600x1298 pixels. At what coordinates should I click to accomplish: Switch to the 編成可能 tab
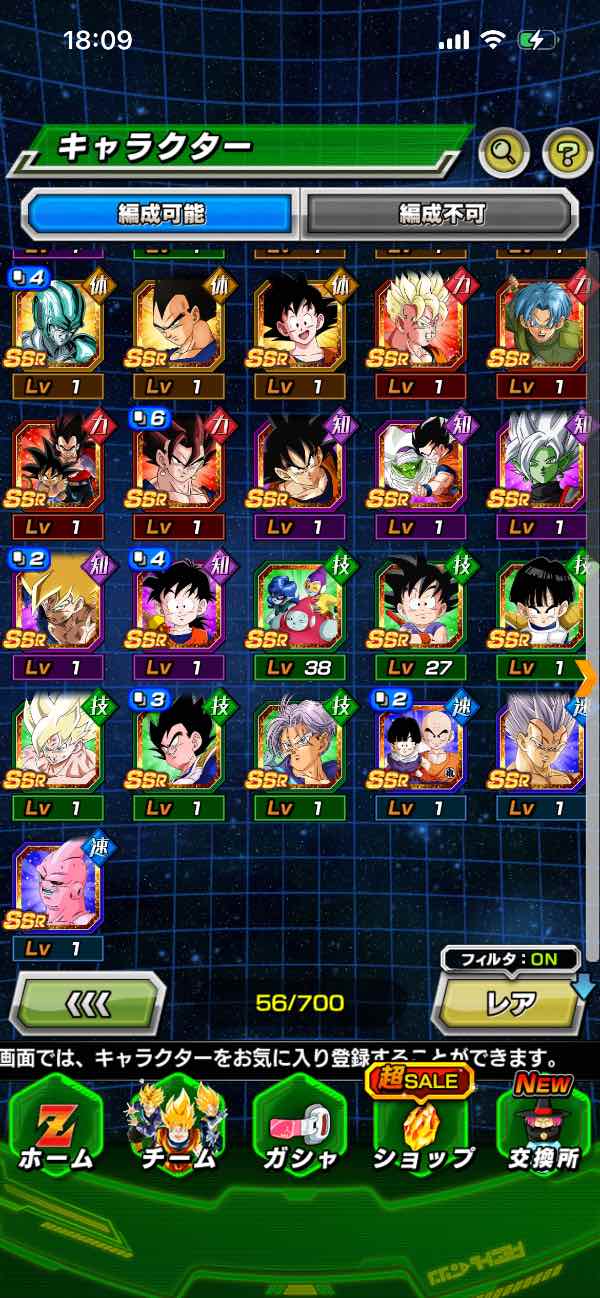coord(160,214)
